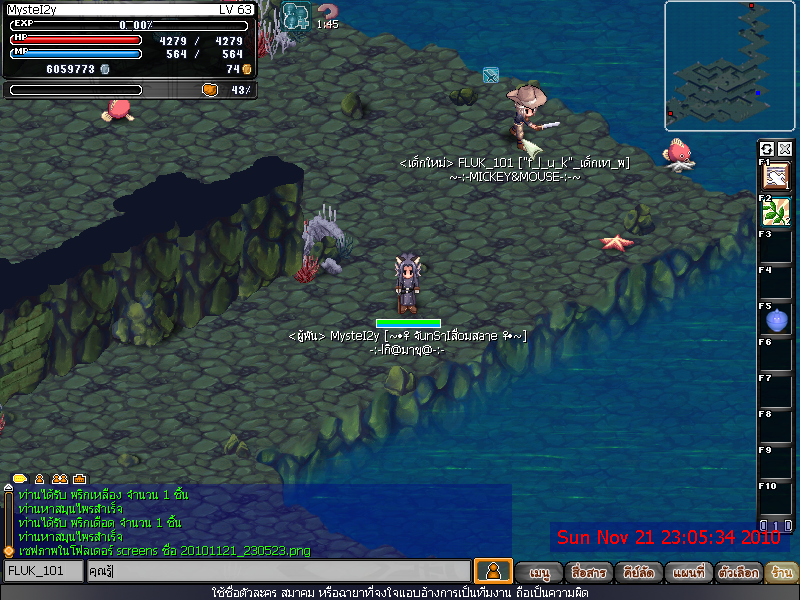Focus the chat message input box
The height and width of the screenshot is (600, 800).
(277, 571)
